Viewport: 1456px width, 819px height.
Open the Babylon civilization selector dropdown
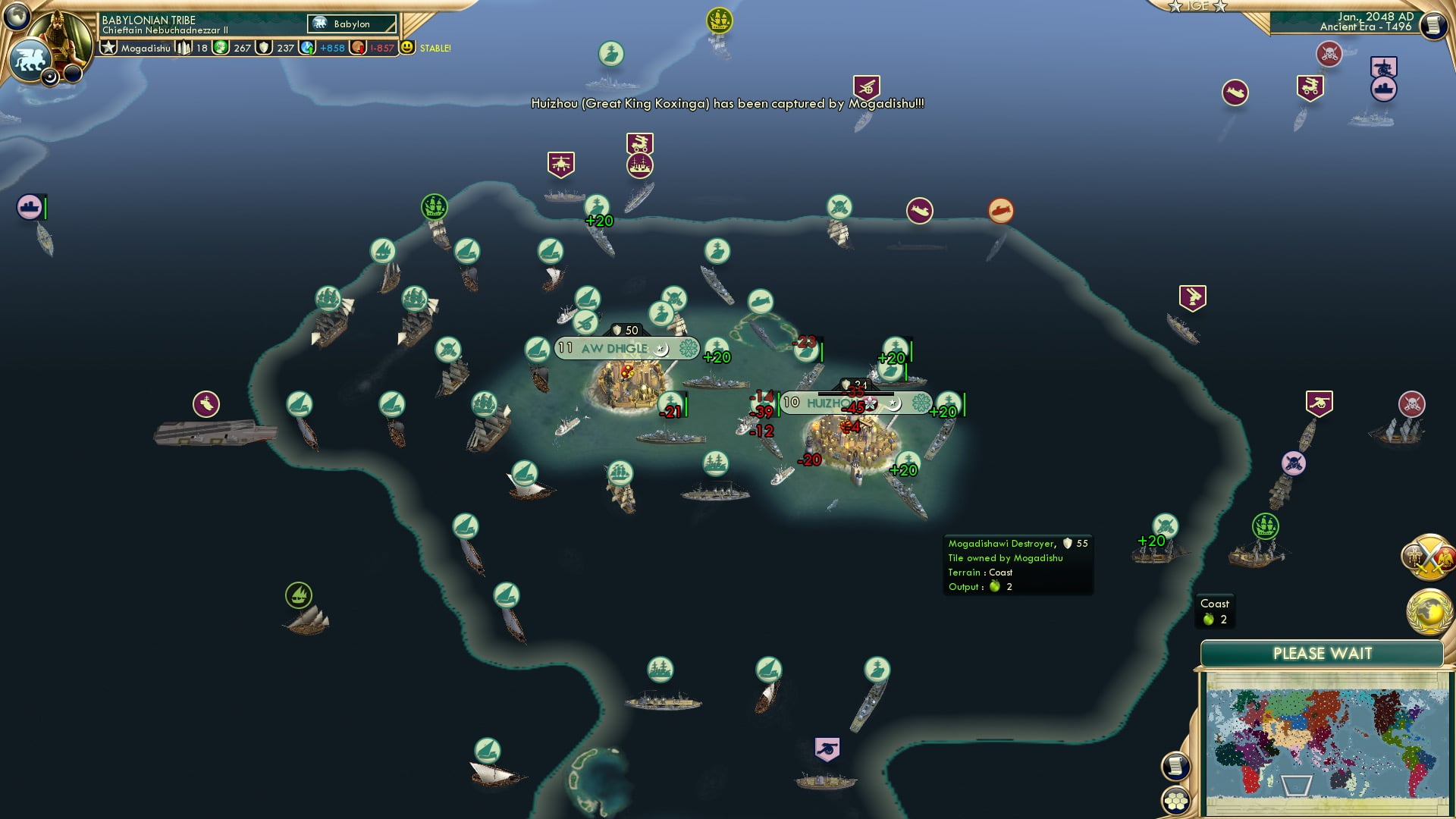(x=350, y=24)
